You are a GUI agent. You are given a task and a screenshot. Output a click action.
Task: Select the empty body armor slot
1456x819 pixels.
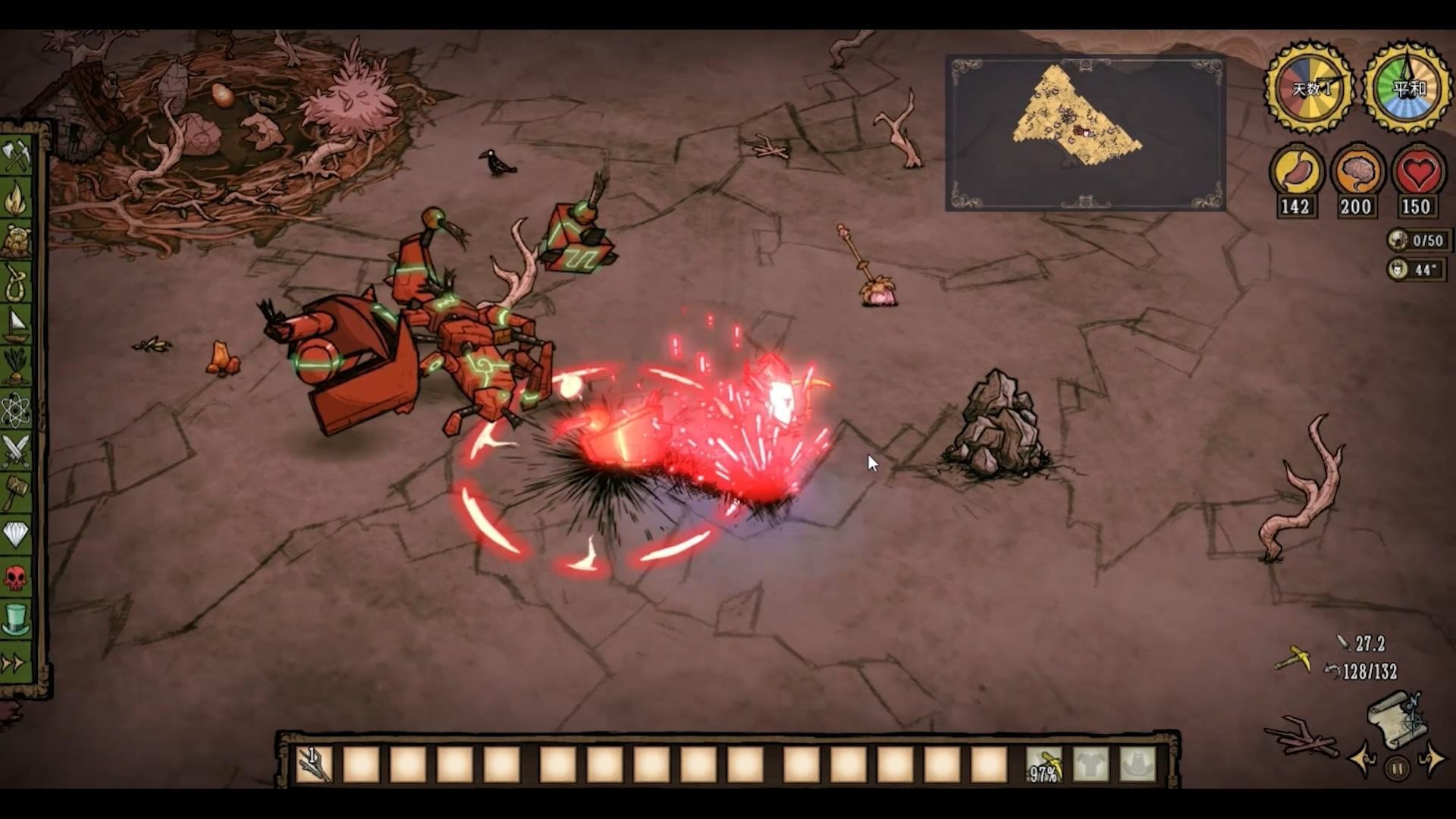click(1091, 764)
